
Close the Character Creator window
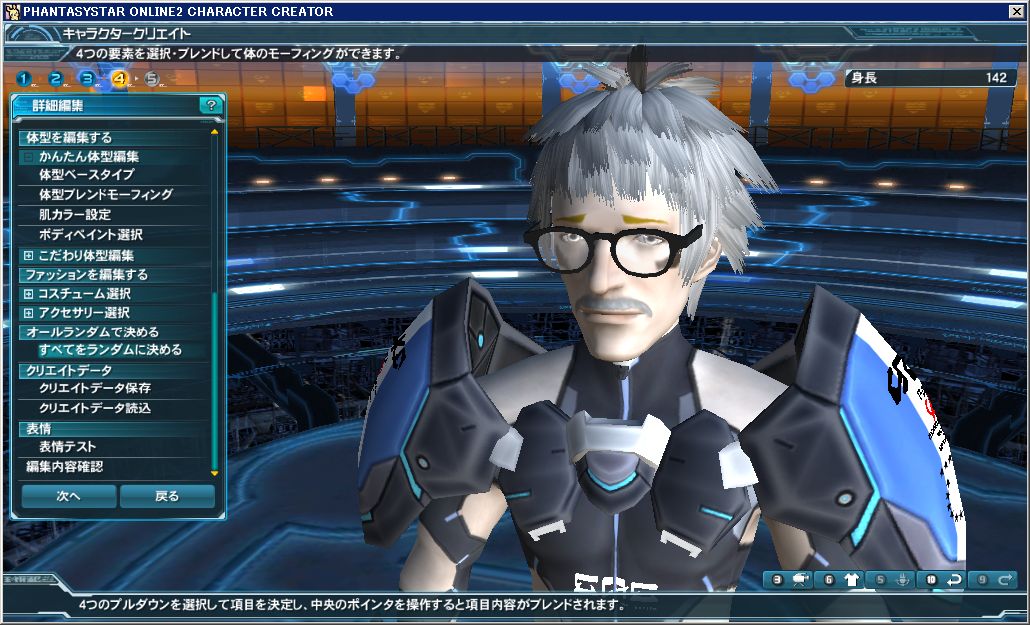coord(1017,11)
